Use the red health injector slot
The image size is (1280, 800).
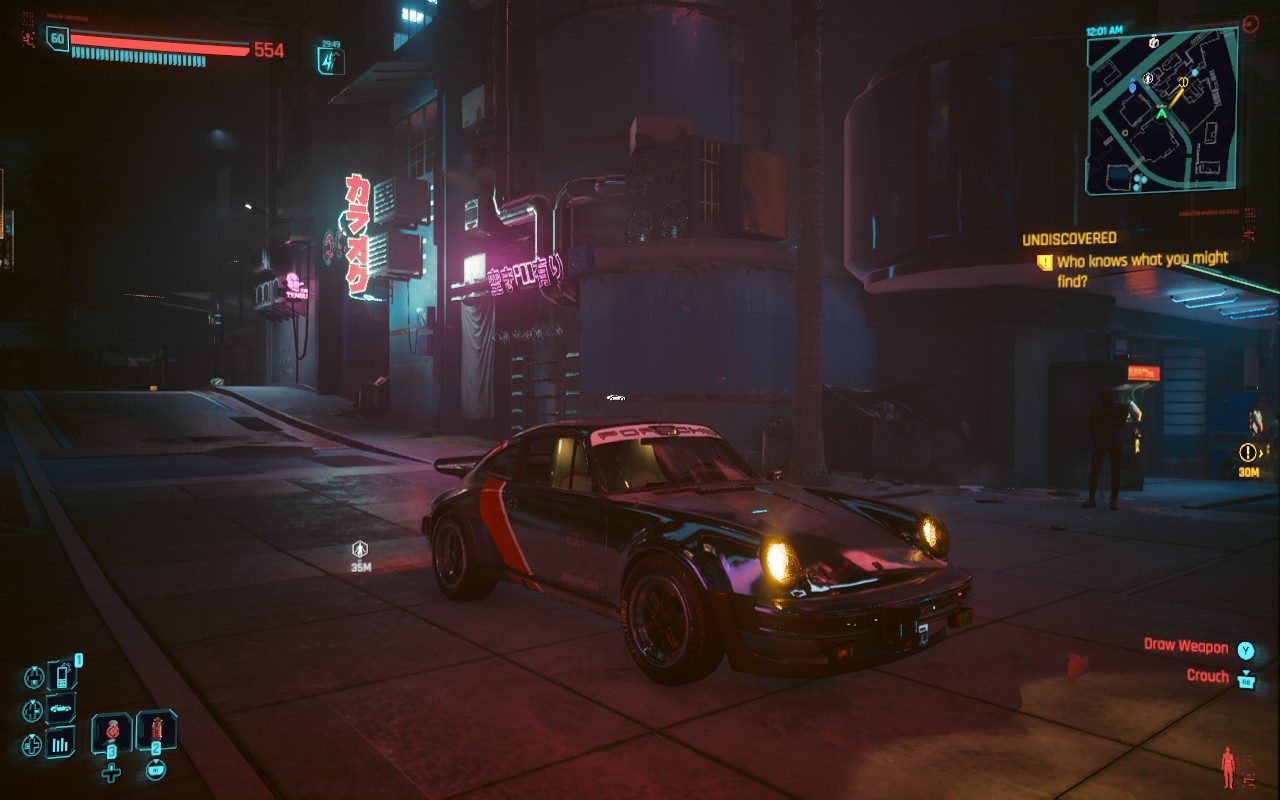coord(156,731)
